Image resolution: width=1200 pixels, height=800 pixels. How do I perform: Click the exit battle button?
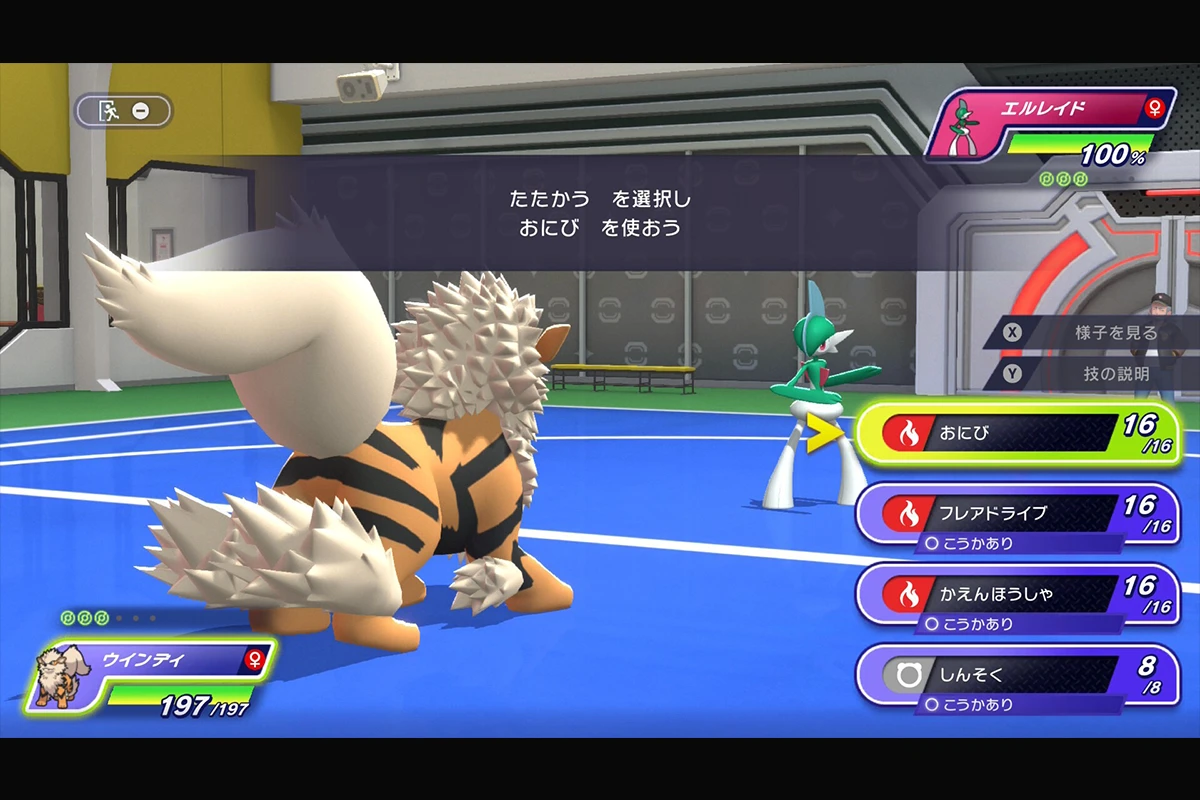pos(124,111)
